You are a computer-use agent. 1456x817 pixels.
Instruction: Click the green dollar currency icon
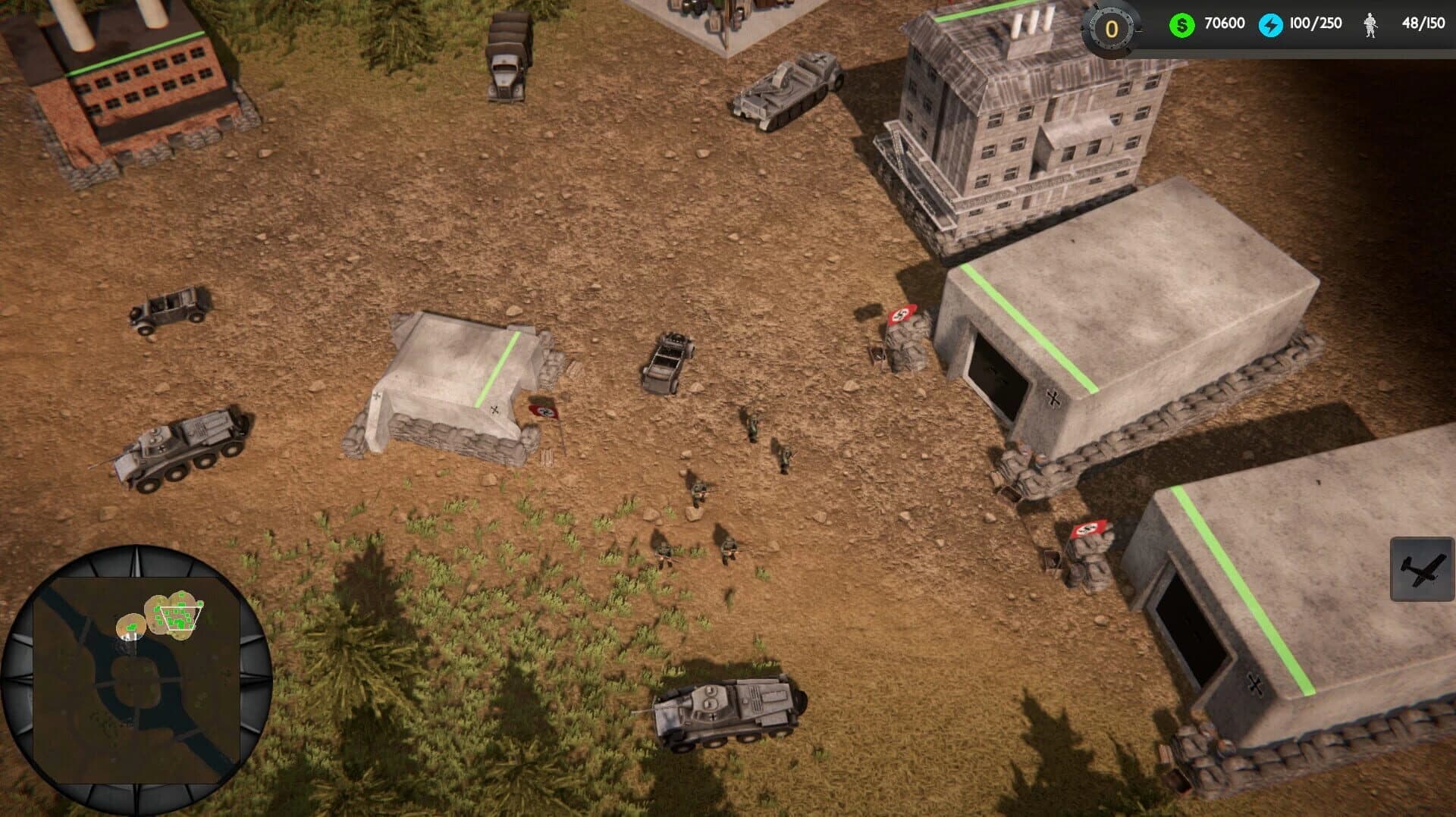1181,23
